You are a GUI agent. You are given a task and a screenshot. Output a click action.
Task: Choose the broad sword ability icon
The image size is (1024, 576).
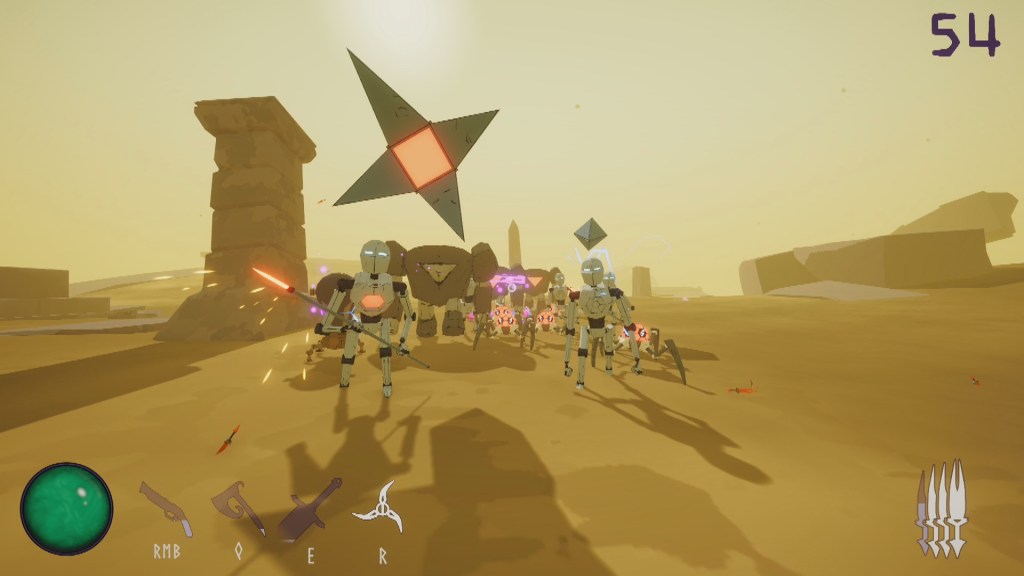point(309,507)
